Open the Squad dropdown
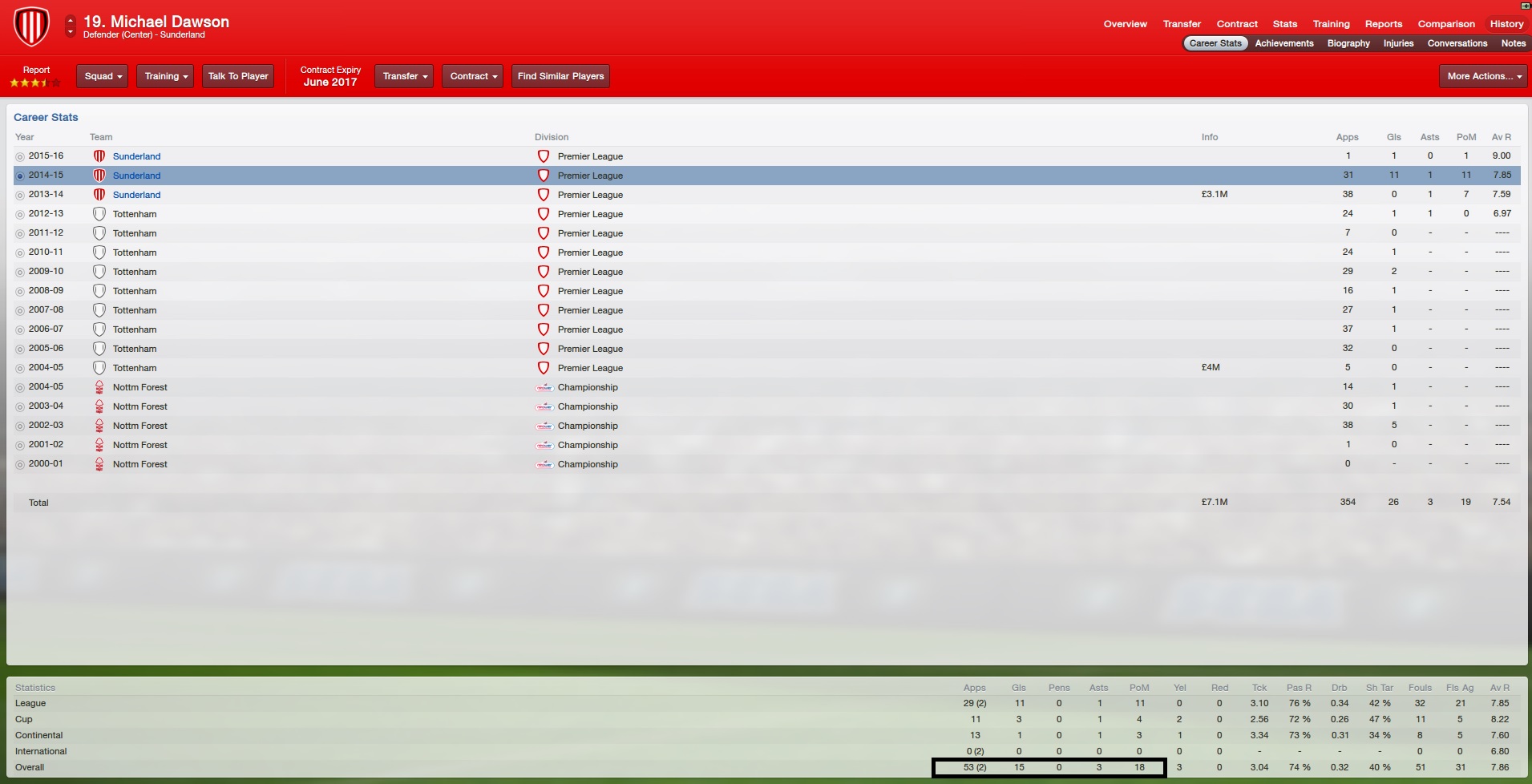 click(x=103, y=76)
